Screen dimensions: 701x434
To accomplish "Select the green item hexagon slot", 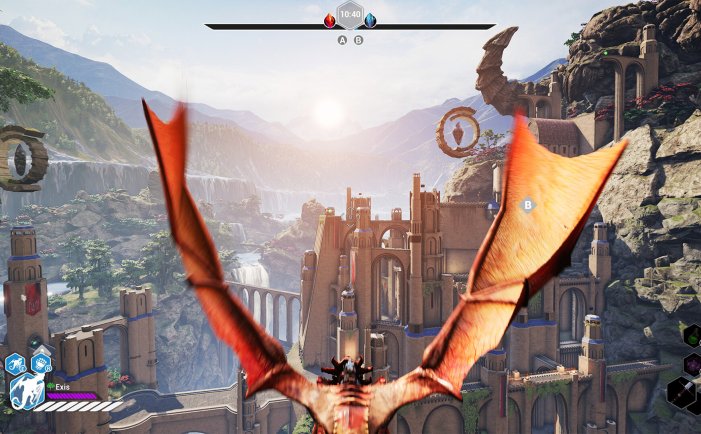I will [692, 336].
